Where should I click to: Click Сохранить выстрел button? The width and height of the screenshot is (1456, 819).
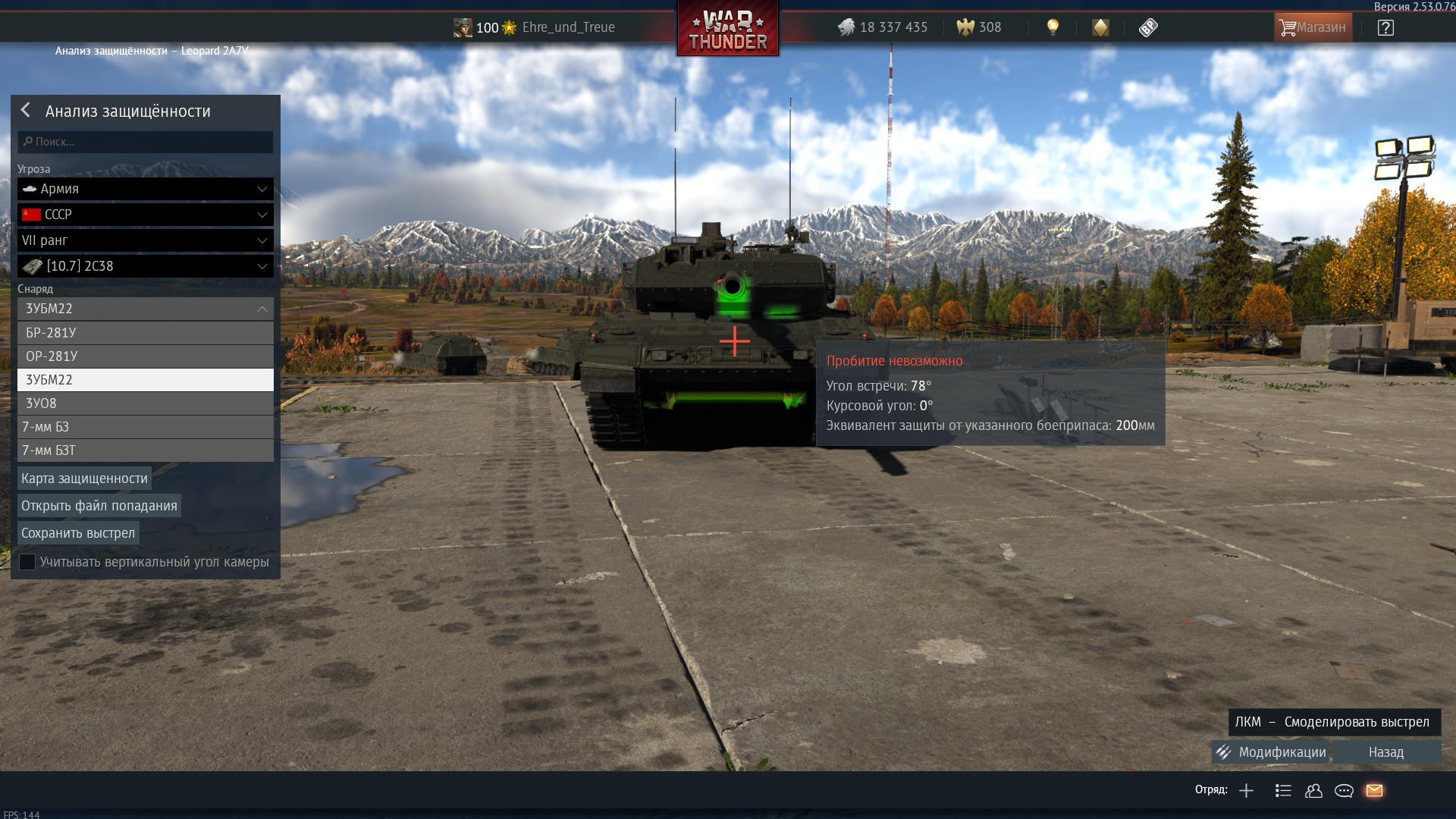pos(78,533)
